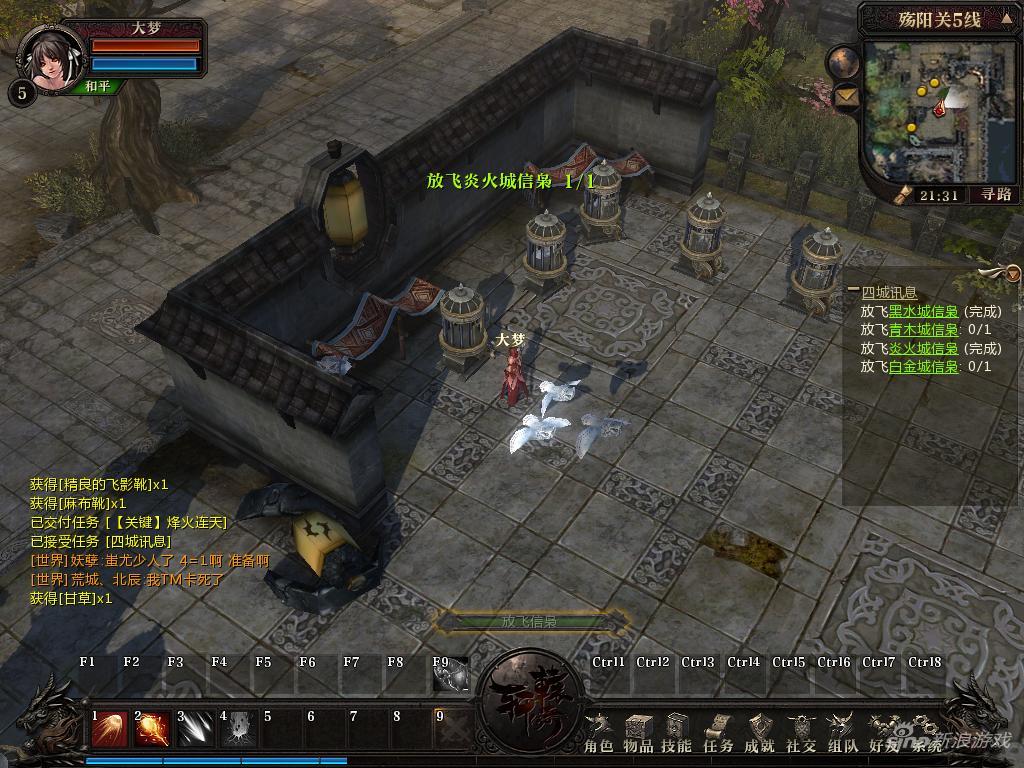This screenshot has width=1024, height=768.
Task: Click the 寻路 pathfinding button
Action: click(x=967, y=196)
